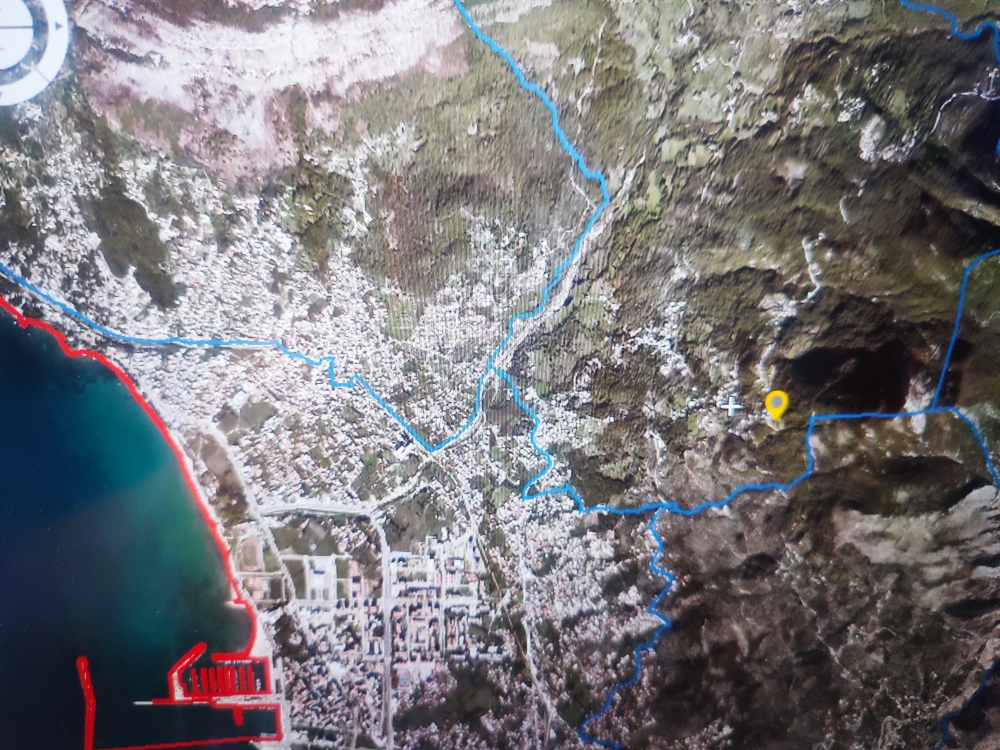Click the yellow location pin marker

(x=776, y=403)
